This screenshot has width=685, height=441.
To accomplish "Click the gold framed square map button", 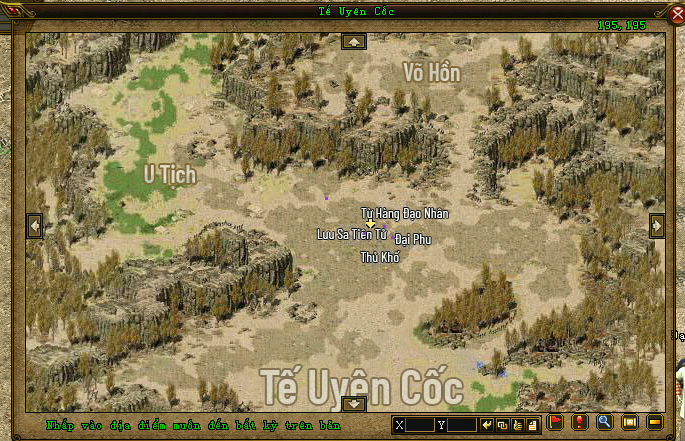I will pyautogui.click(x=630, y=423).
